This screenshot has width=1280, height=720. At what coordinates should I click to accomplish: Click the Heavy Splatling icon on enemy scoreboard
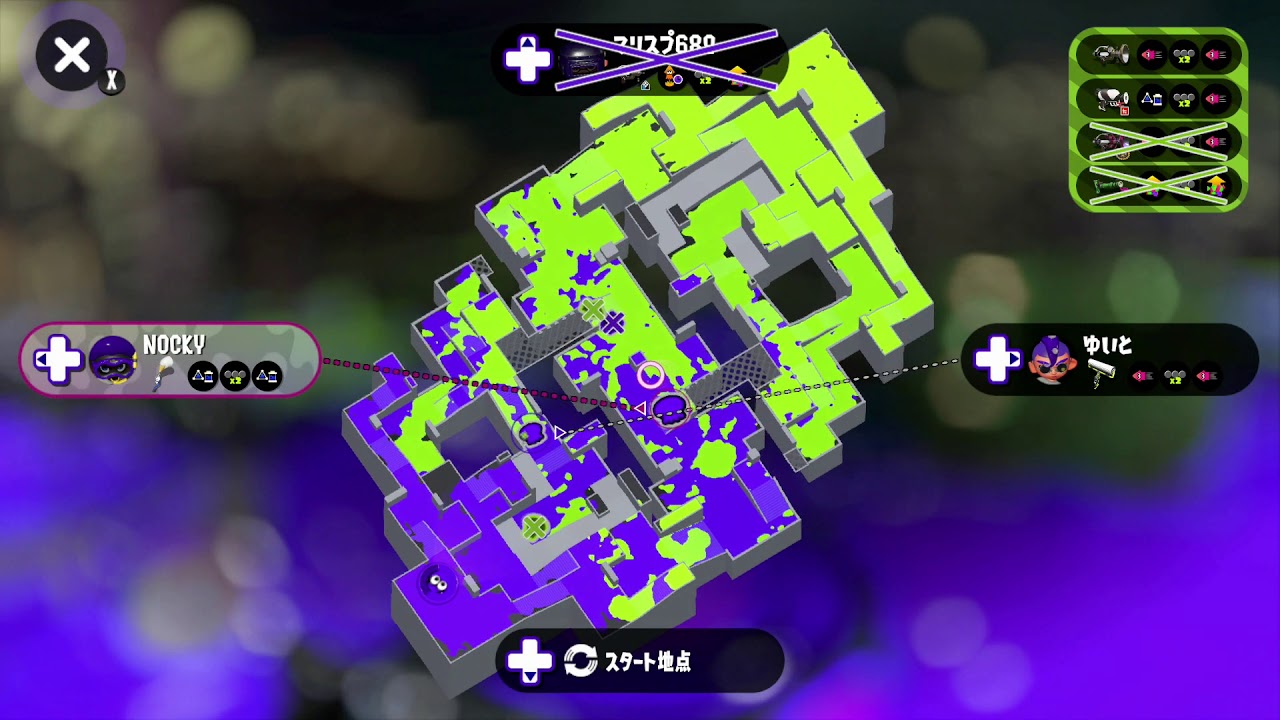[x=1110, y=54]
